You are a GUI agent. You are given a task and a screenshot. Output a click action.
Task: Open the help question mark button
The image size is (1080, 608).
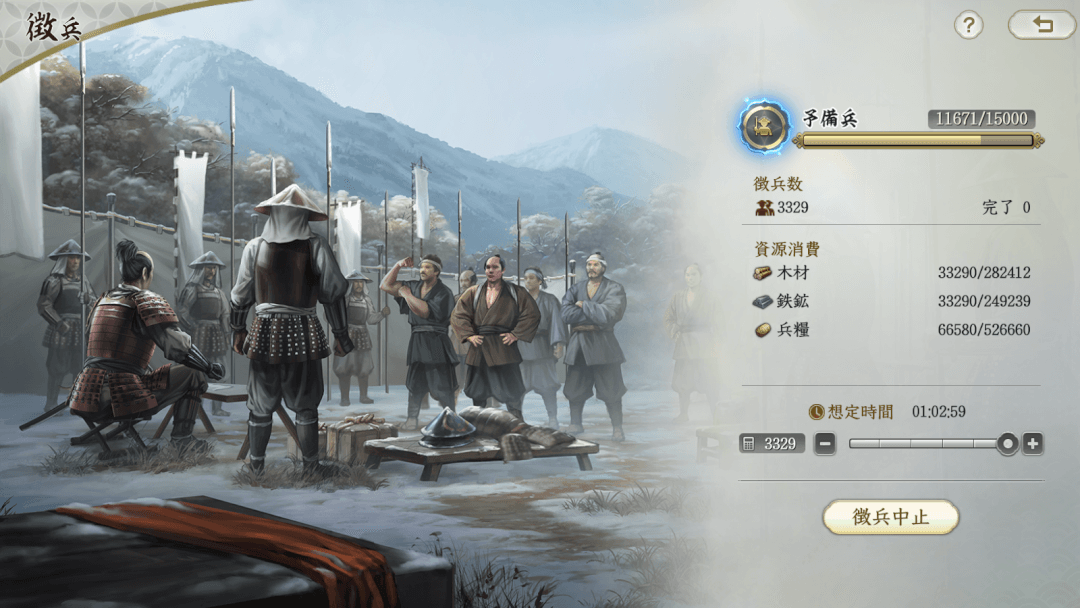click(968, 25)
